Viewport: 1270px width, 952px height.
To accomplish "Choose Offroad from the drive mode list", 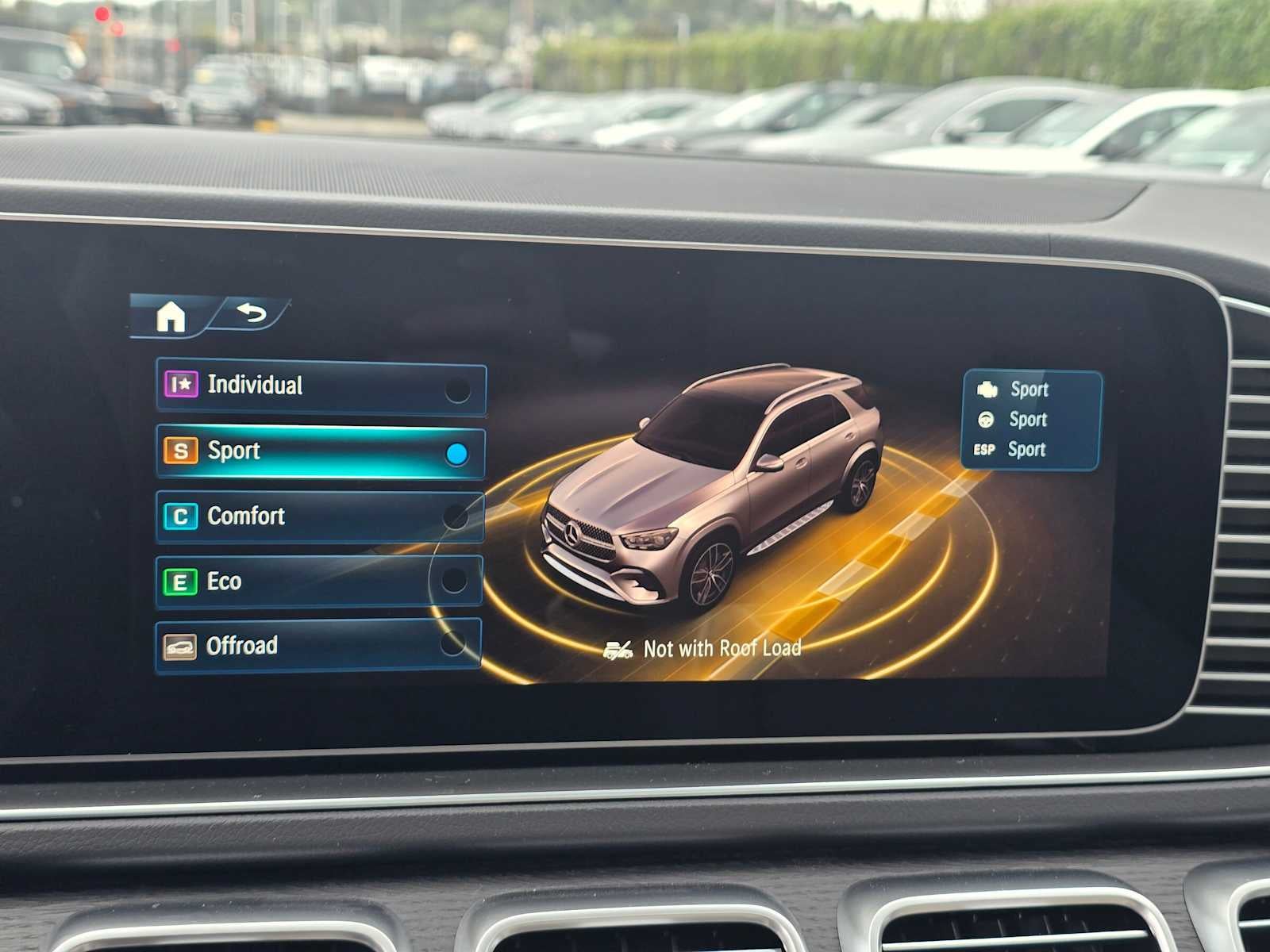I will pos(317,647).
